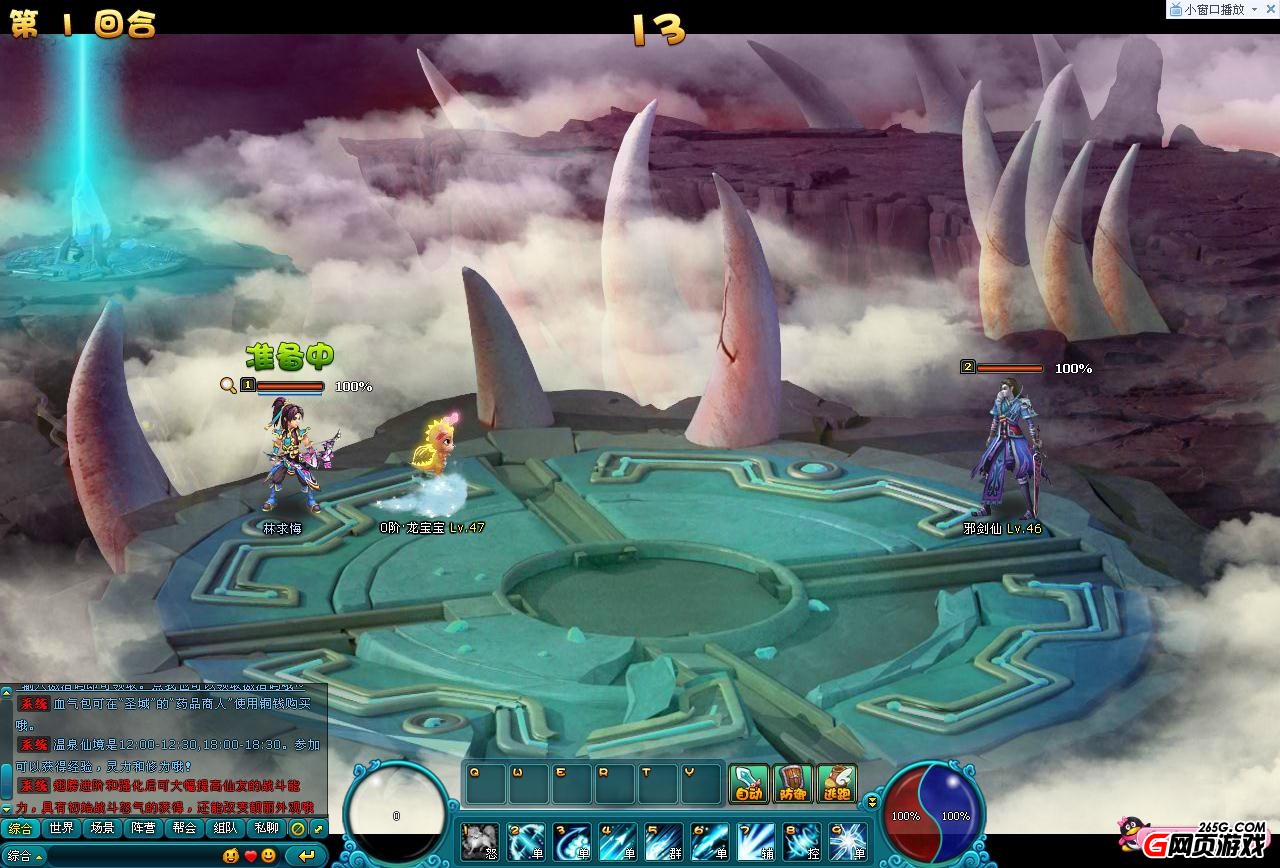This screenshot has height=868, width=1280.
Task: Select the 阵营 faction chat tab
Action: tap(143, 828)
